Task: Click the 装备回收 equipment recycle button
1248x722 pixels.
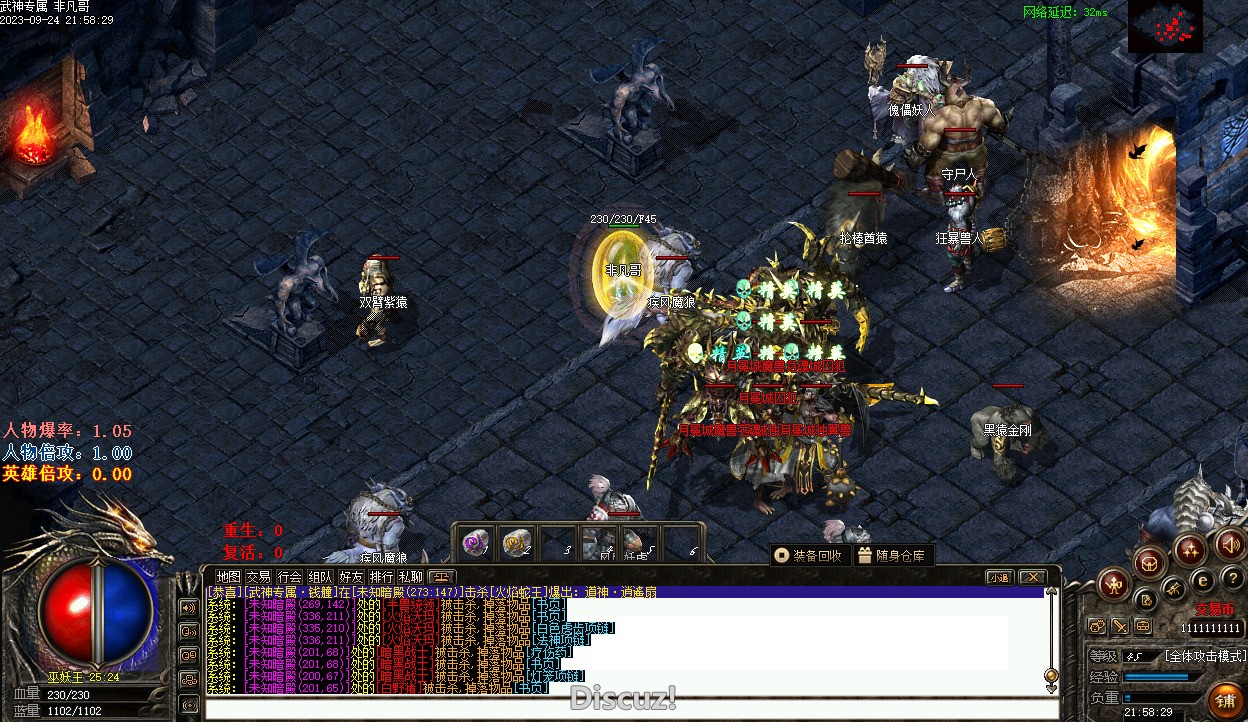Action: [809, 555]
